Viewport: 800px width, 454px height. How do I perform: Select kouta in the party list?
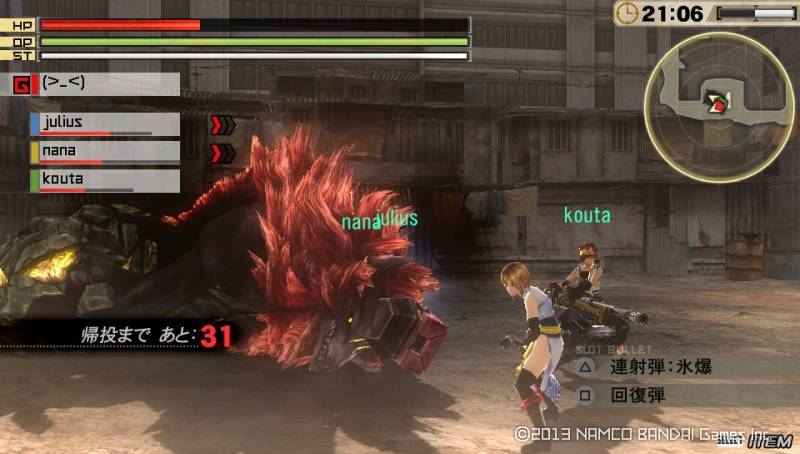pos(105,181)
